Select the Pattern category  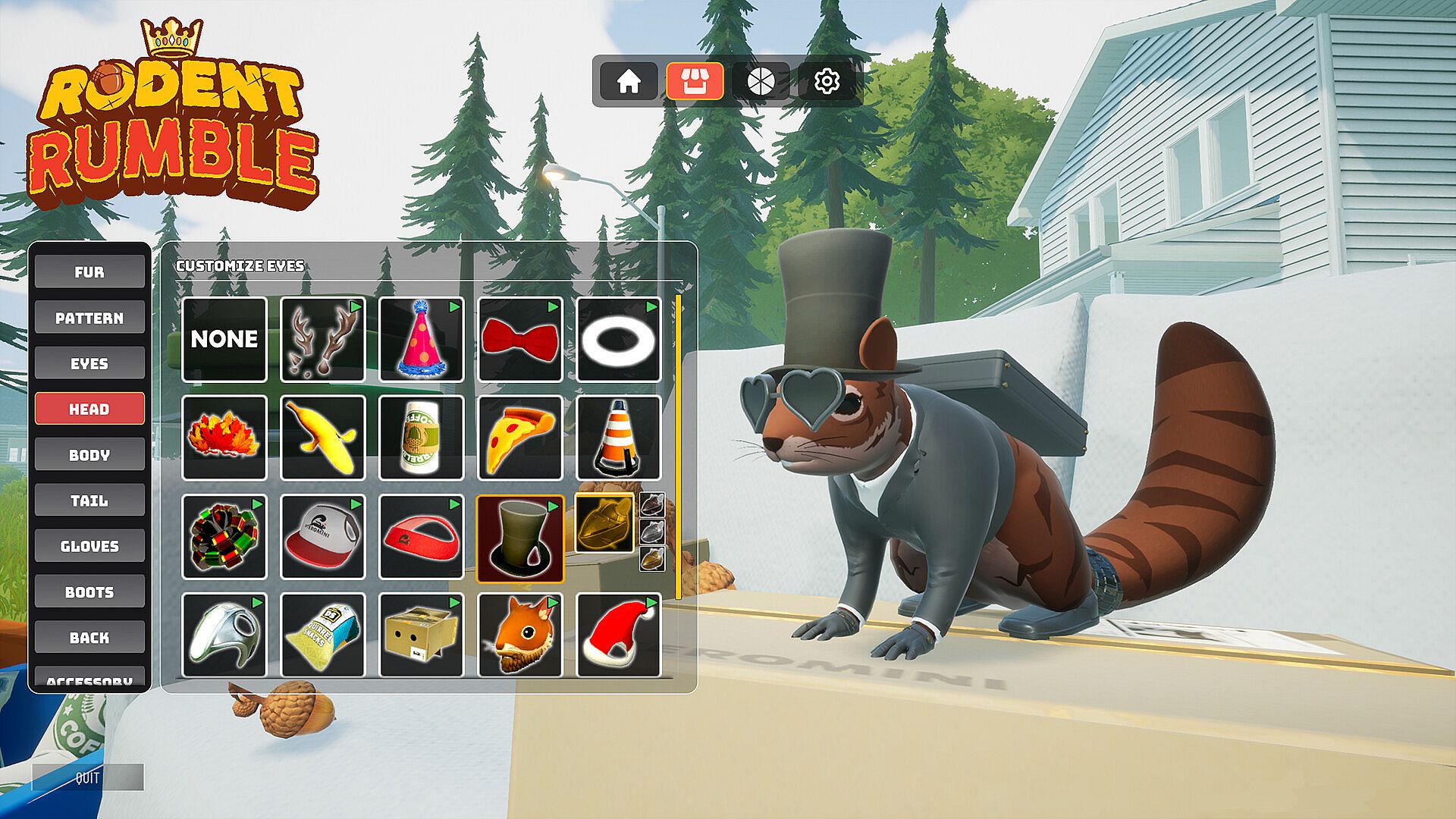click(89, 318)
